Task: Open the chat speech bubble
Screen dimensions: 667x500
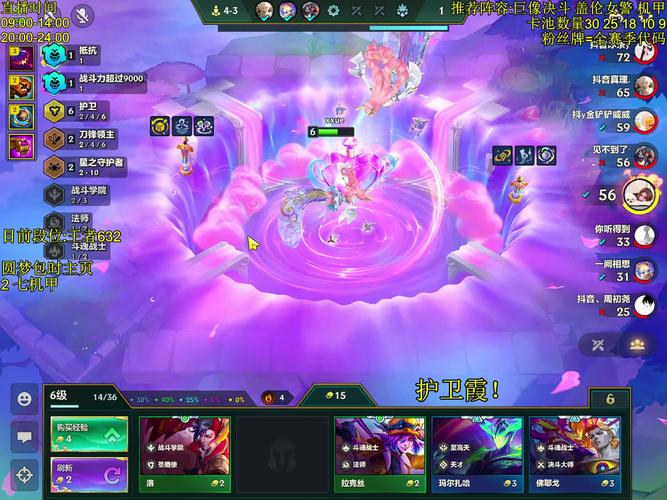Action: coord(24,436)
